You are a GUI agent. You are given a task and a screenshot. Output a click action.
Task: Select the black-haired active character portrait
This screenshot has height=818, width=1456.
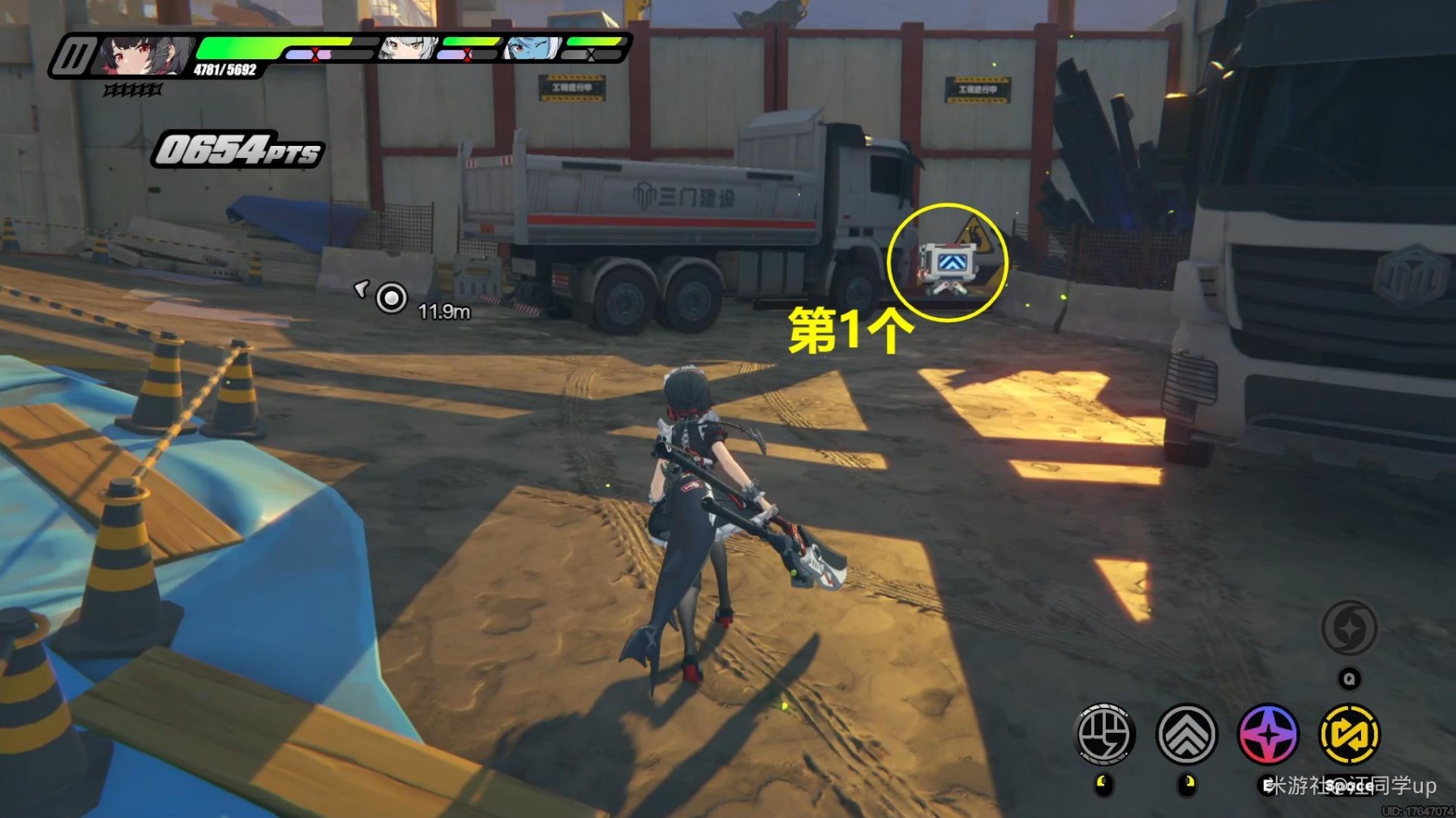click(146, 55)
